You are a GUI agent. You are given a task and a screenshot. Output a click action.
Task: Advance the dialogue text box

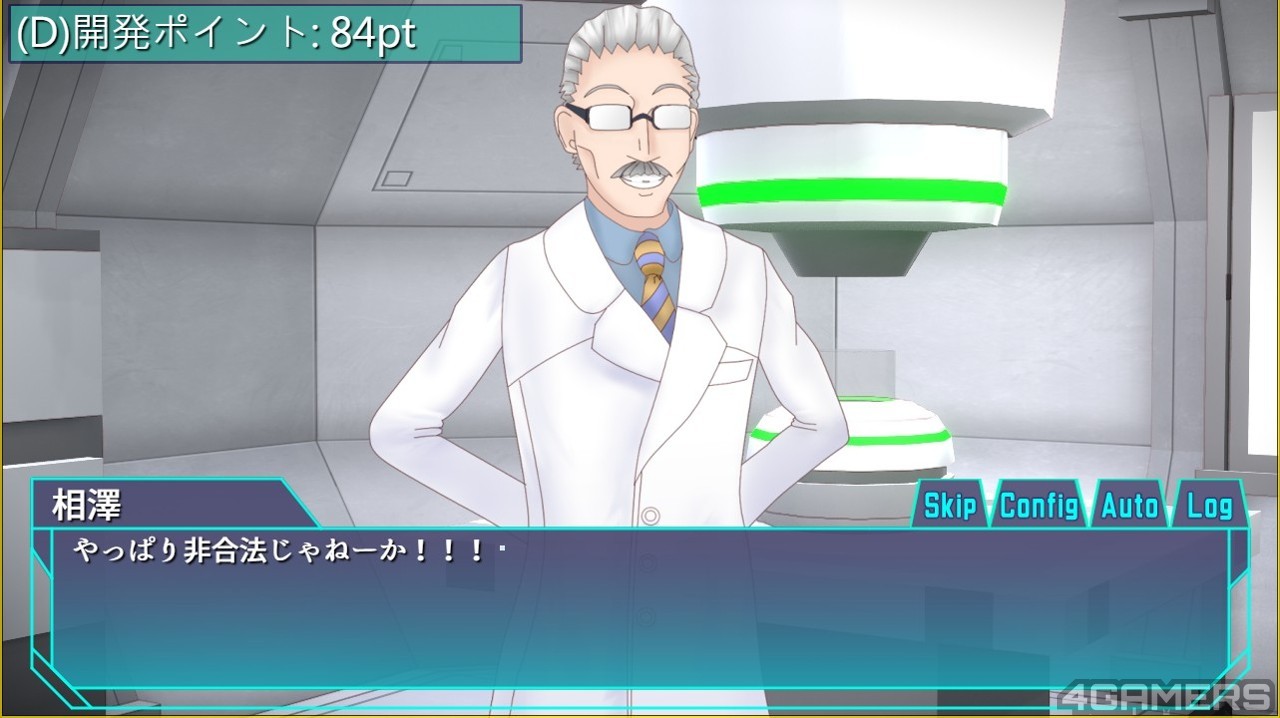(640, 610)
